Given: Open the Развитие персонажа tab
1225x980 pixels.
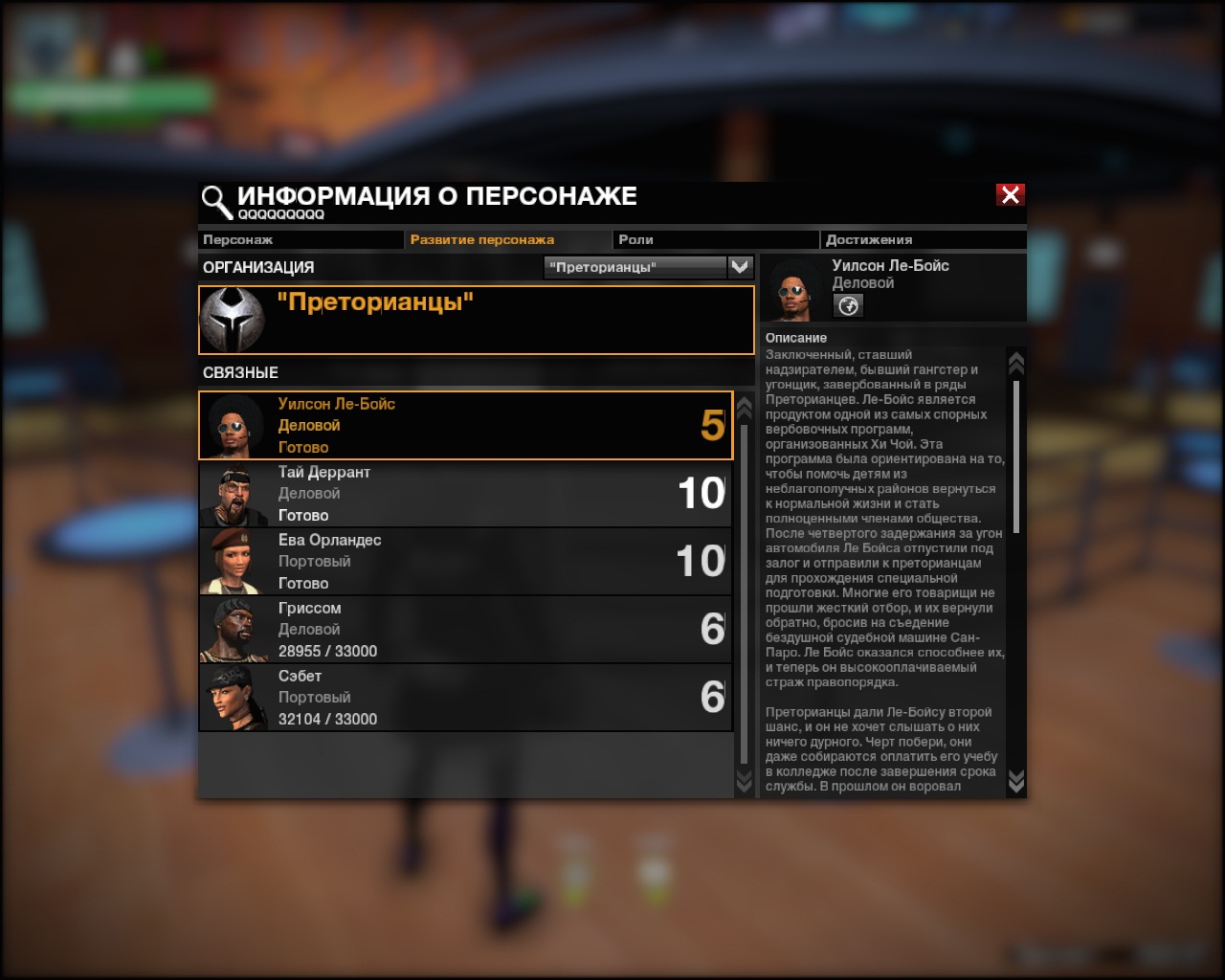Looking at the screenshot, I should click(x=507, y=239).
